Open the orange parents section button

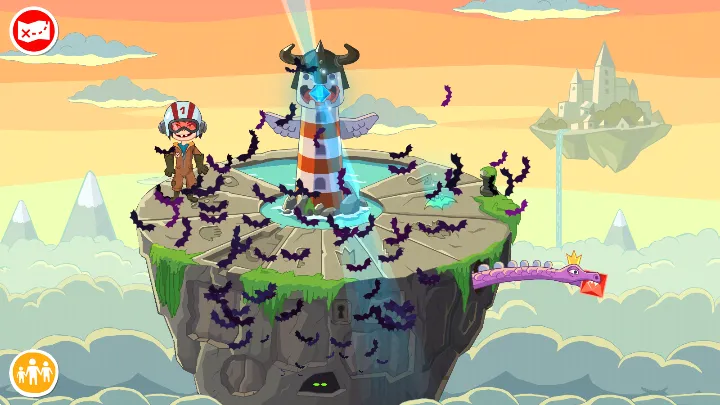click(x=34, y=372)
